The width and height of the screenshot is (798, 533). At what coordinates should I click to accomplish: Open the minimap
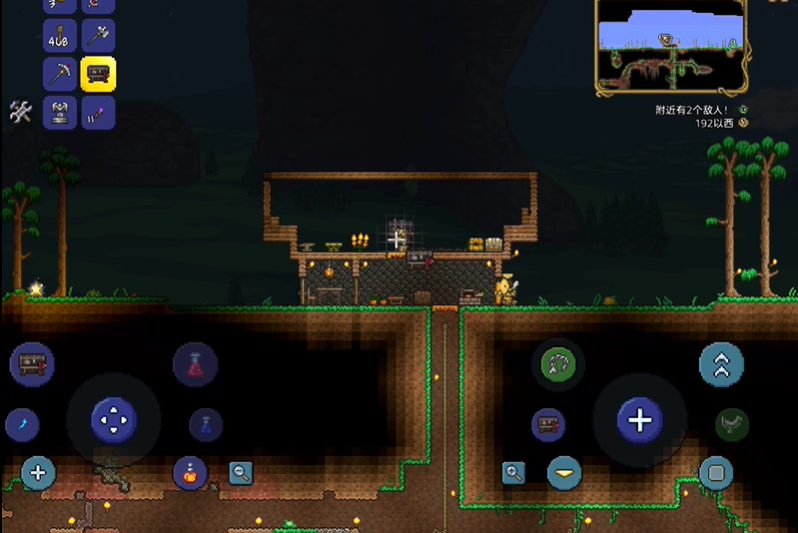click(x=671, y=45)
